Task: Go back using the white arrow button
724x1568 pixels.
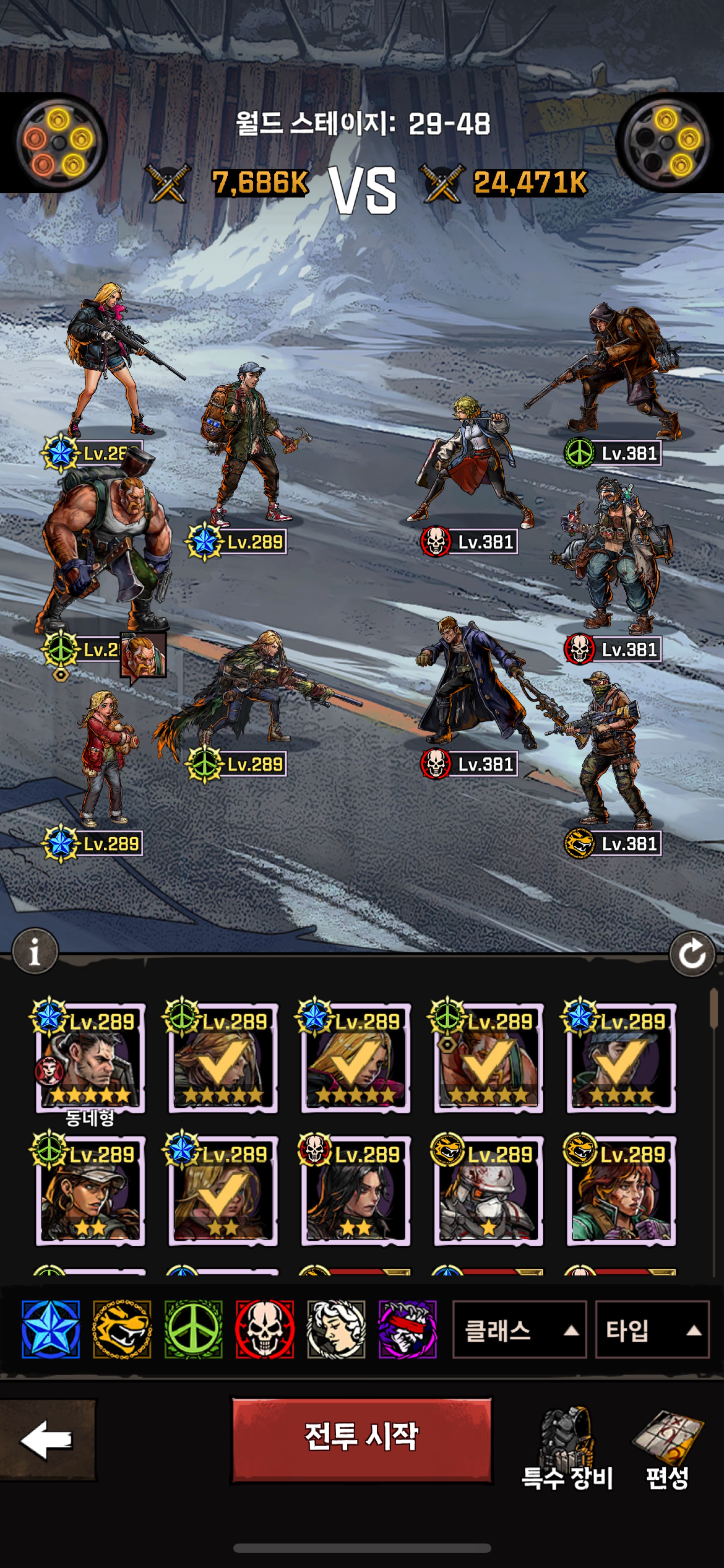Action: pos(47,1440)
